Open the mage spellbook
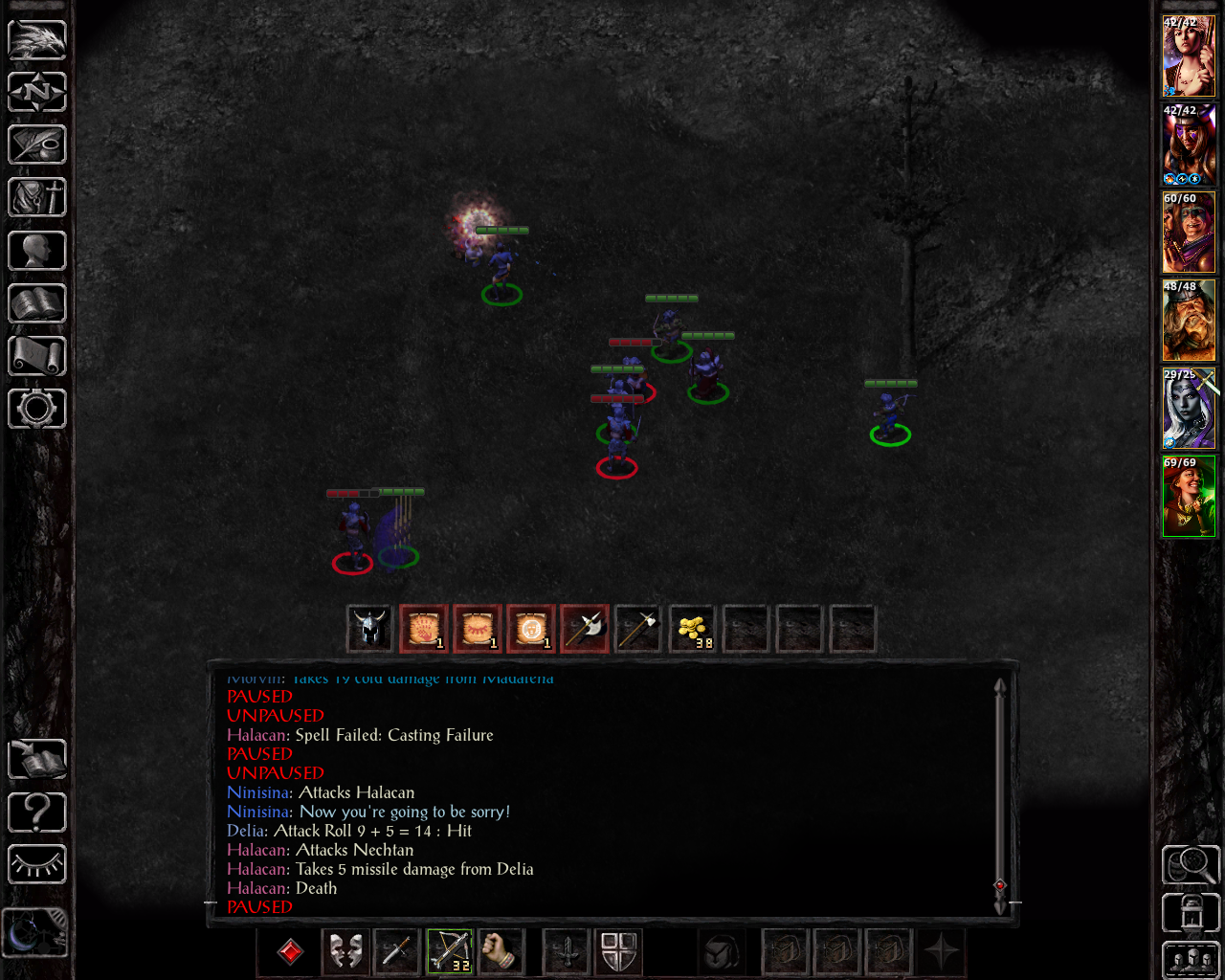Image resolution: width=1225 pixels, height=980 pixels. (37, 303)
